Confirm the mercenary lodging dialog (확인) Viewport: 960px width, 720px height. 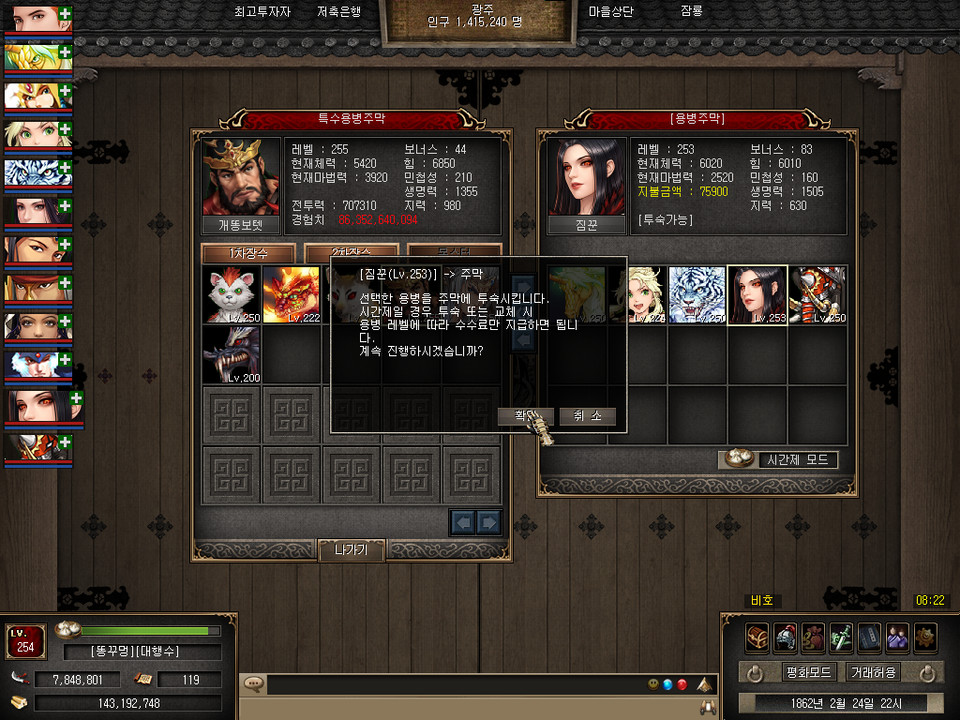524,416
